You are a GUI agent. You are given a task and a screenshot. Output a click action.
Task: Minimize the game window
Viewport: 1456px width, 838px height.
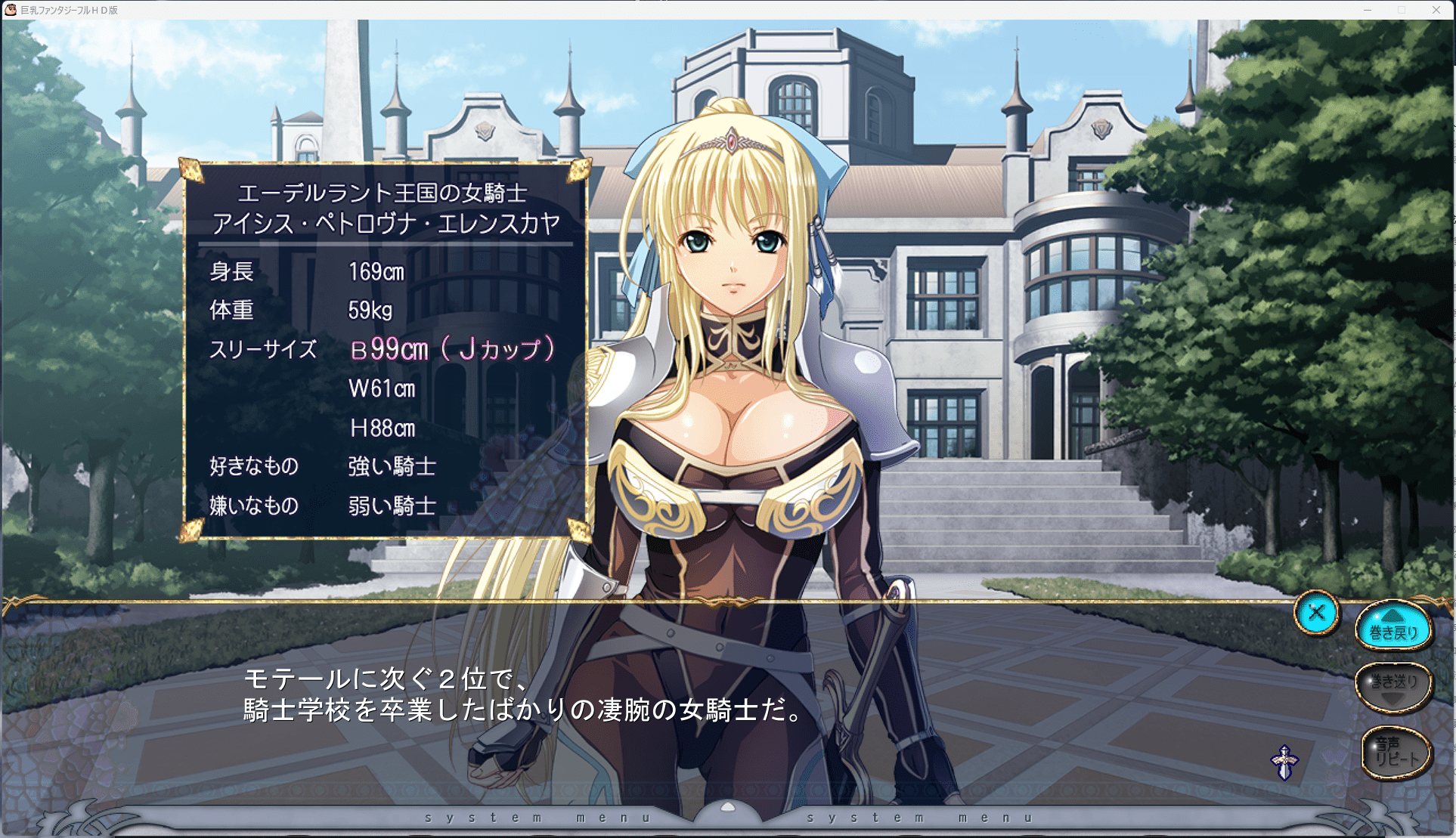coord(1367,10)
